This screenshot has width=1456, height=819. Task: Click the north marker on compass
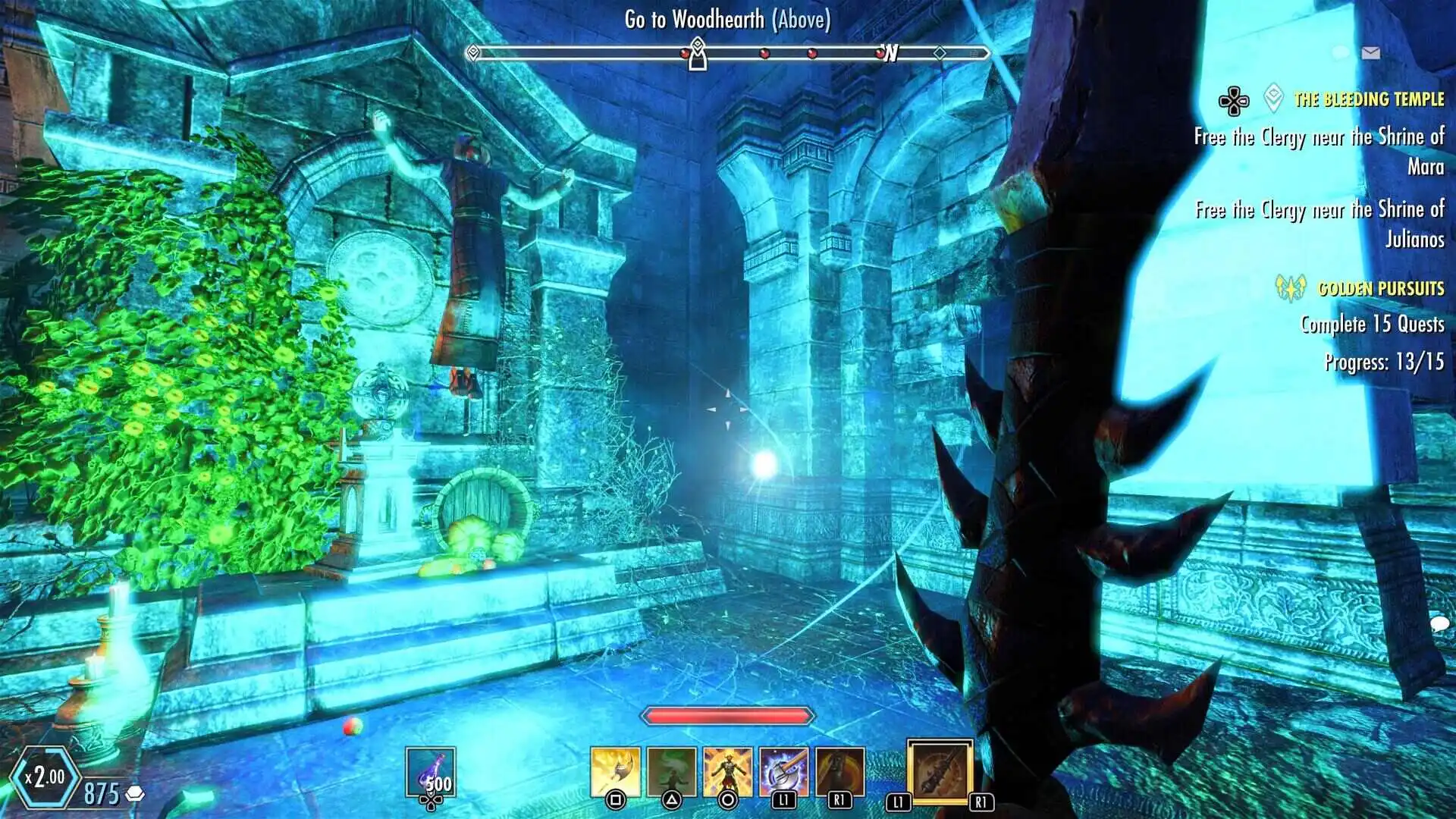pos(891,53)
